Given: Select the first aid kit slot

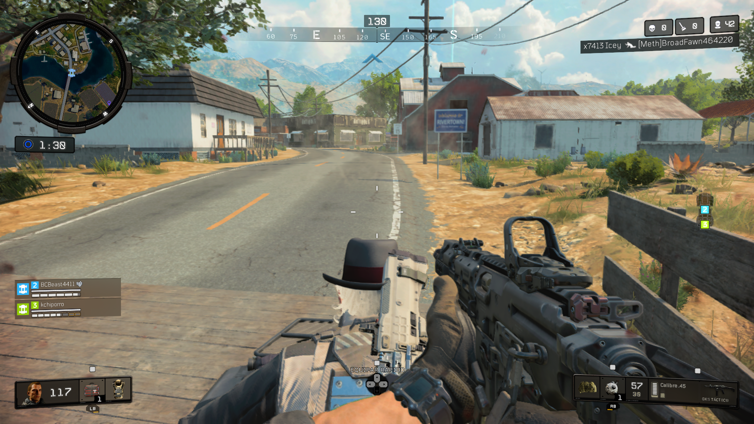Looking at the screenshot, I should (93, 390).
